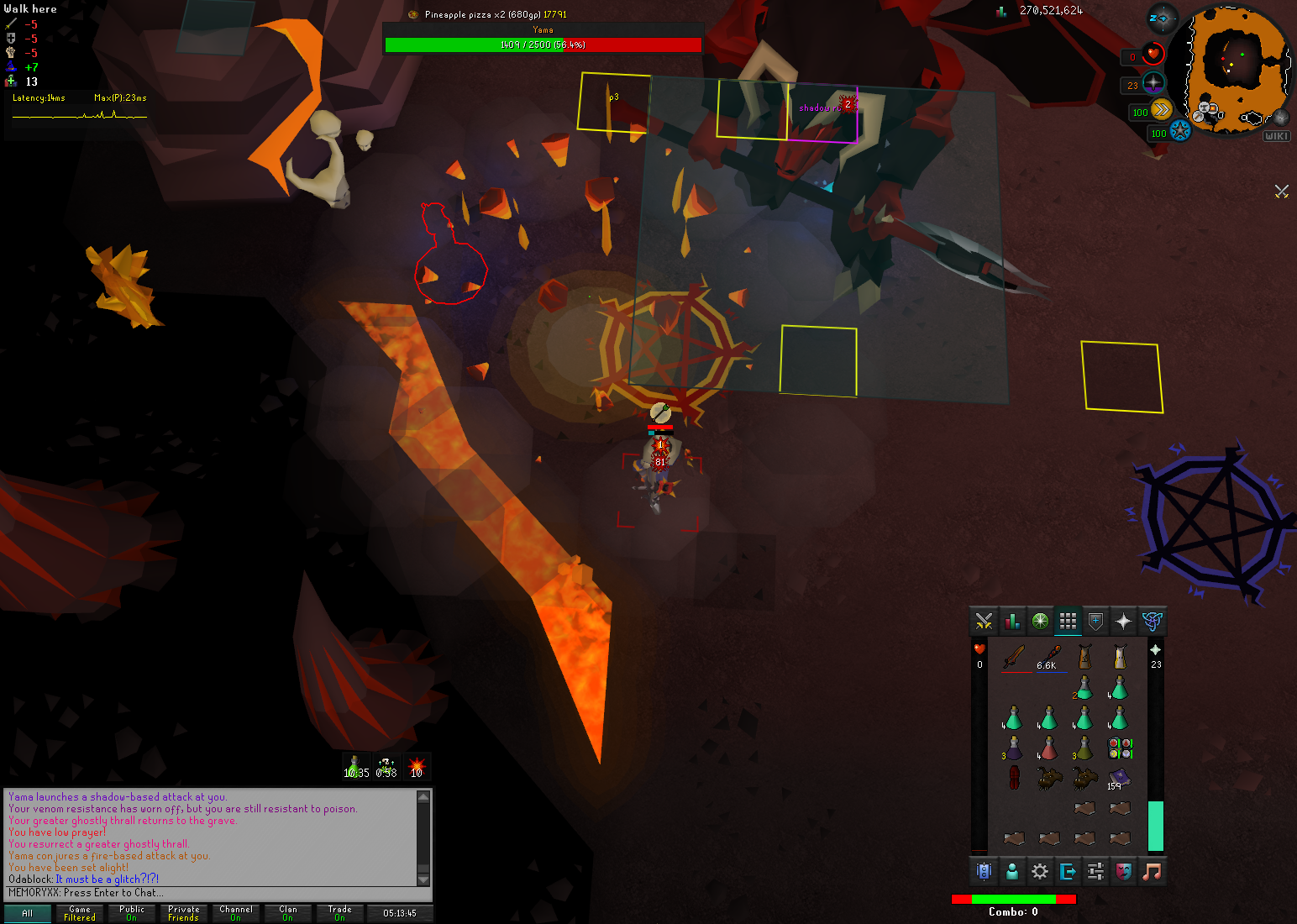Toggle the Run energy orb

point(1161,110)
